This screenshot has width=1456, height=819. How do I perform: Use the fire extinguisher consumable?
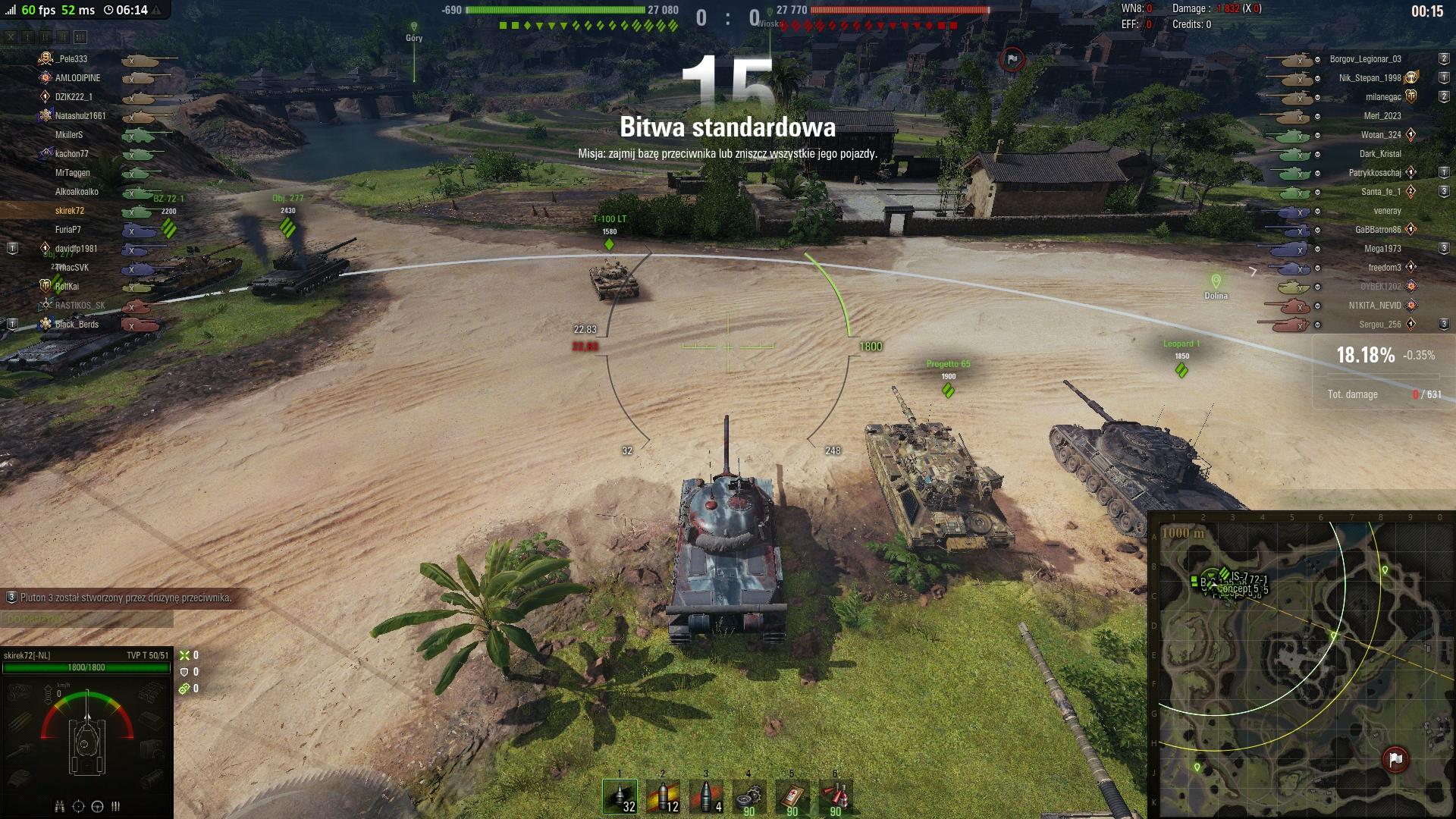(836, 797)
